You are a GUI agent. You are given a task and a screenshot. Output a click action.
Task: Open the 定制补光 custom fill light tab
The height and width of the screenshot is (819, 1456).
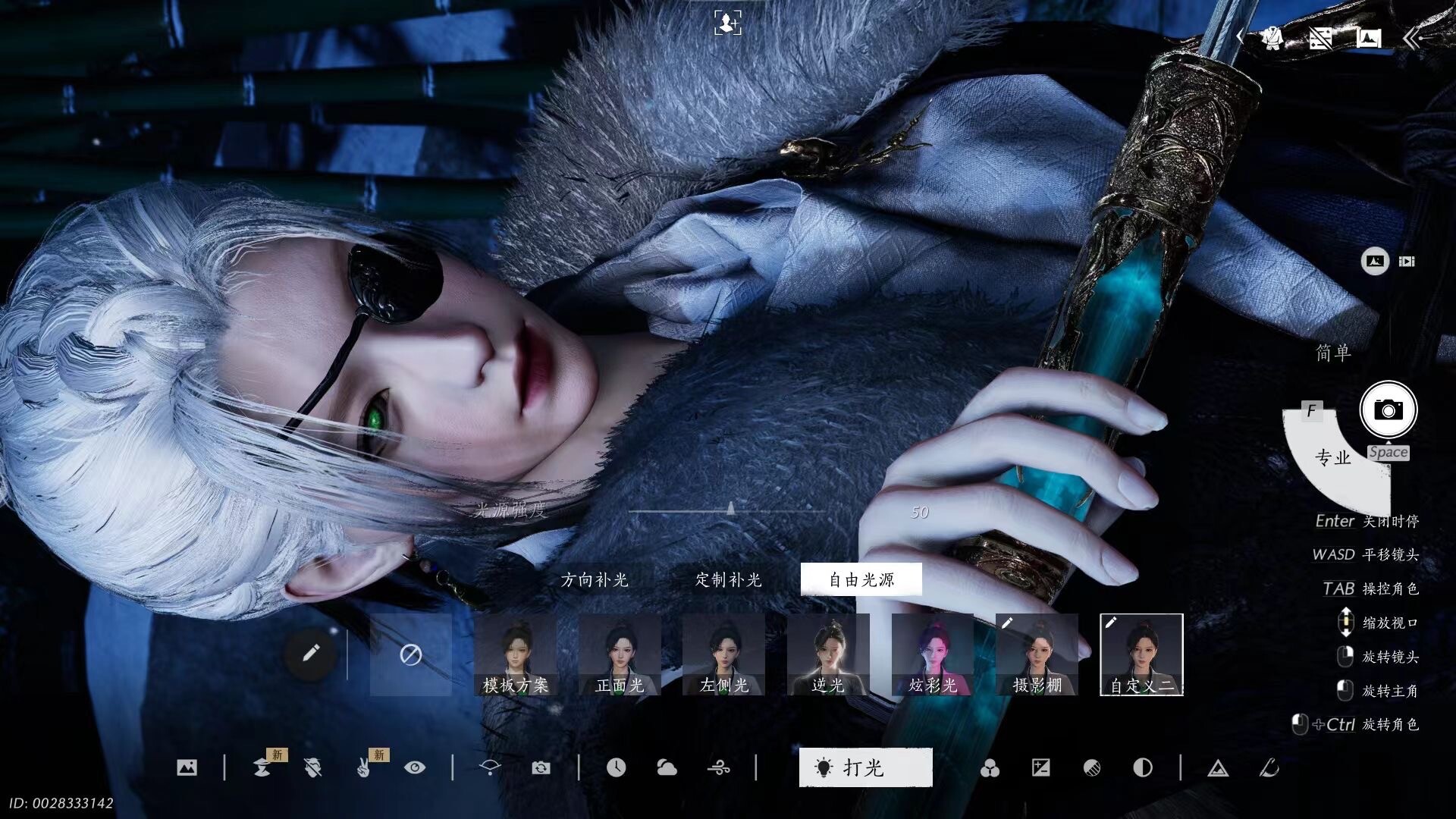(728, 580)
